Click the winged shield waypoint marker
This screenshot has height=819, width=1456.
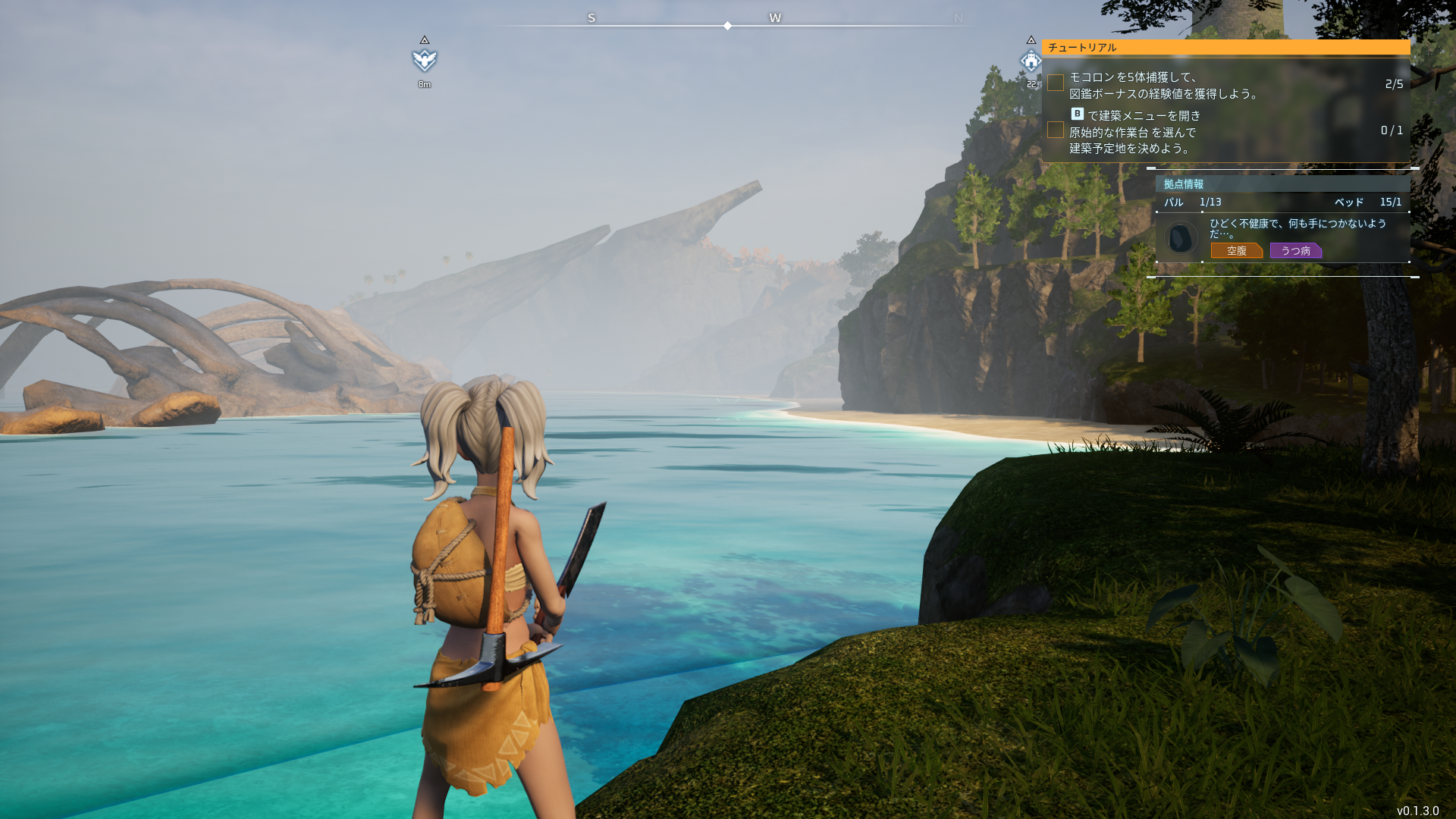click(425, 60)
